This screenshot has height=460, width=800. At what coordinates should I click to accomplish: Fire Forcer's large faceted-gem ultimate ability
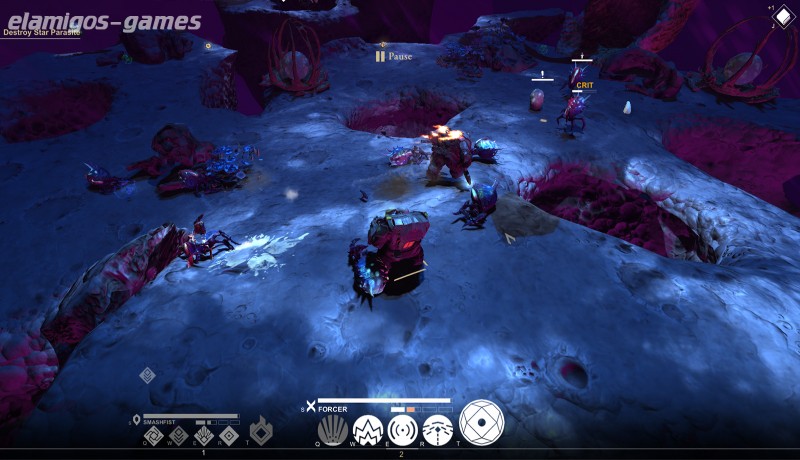point(481,422)
